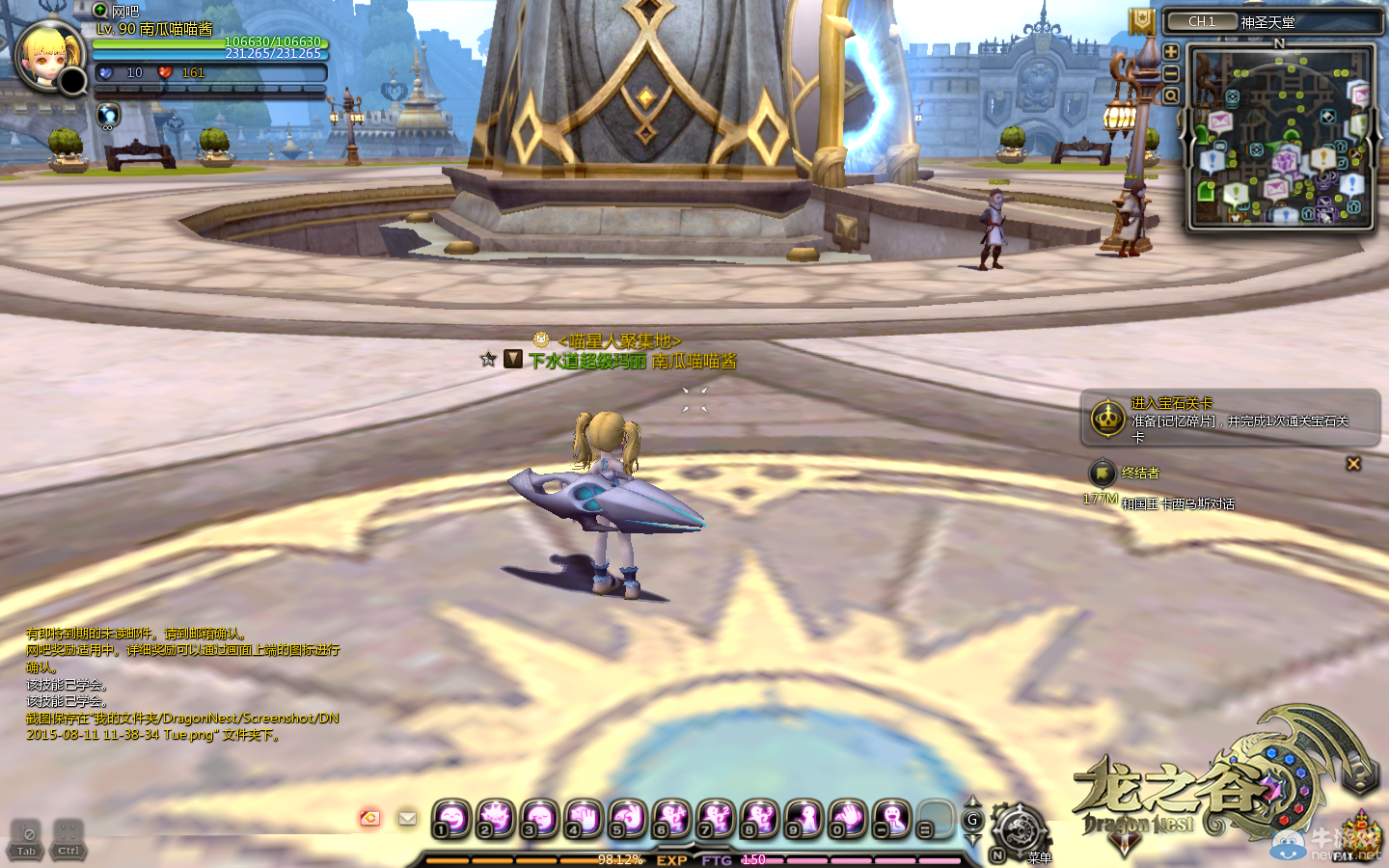
Task: Switch hotbar page with the up arrow above G
Action: 972,801
